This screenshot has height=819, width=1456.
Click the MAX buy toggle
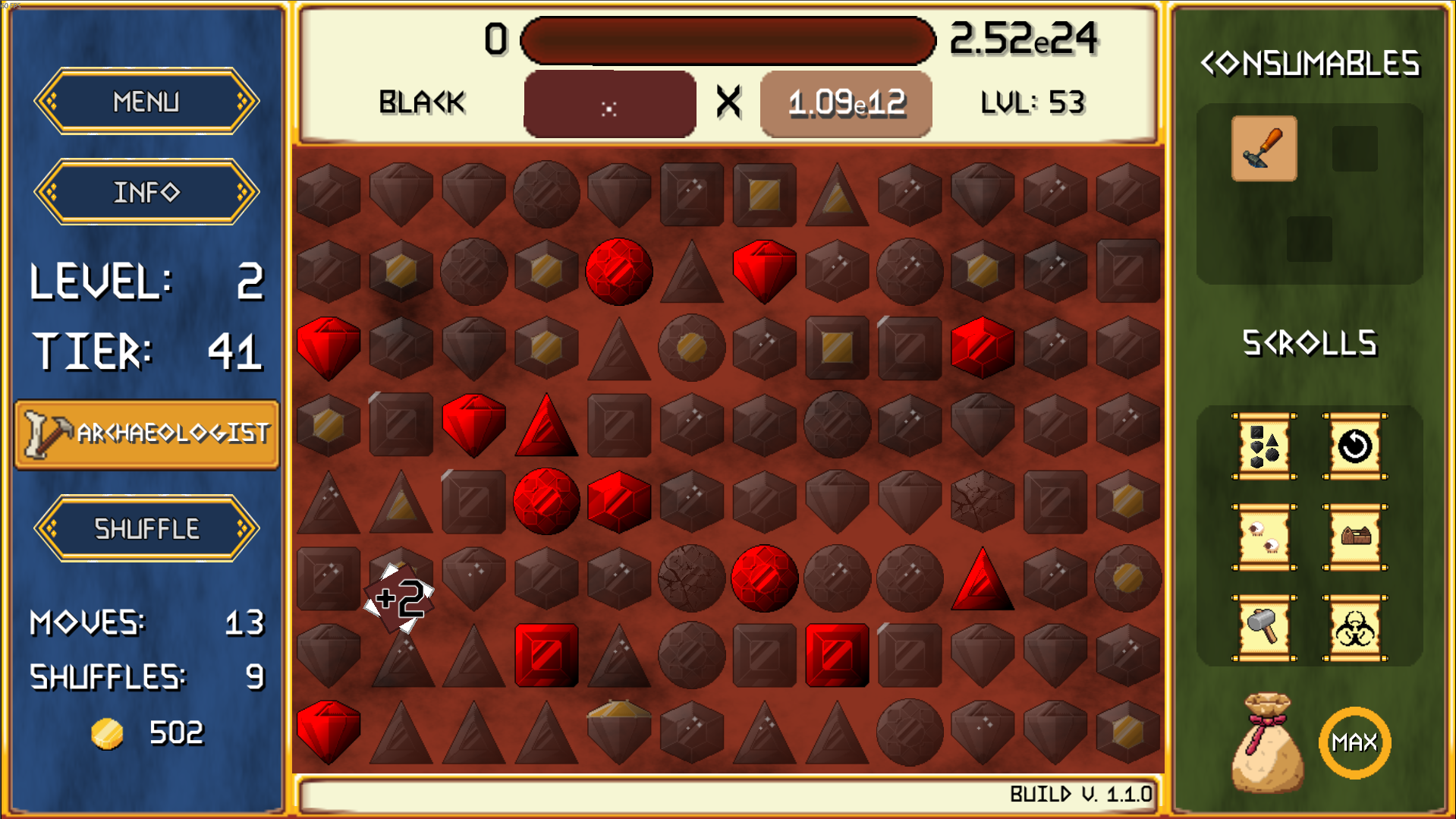tap(1356, 742)
